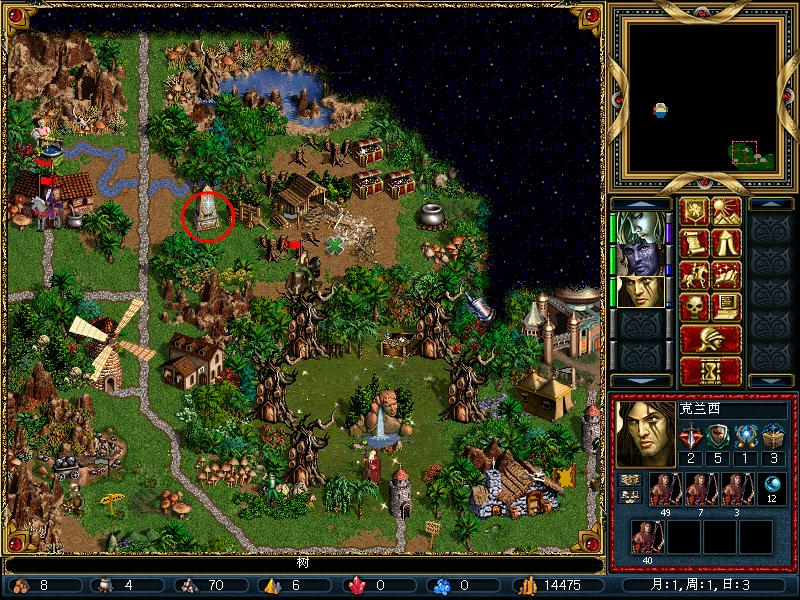The height and width of the screenshot is (600, 800).
Task: Open adventure options with the skull button
Action: tap(694, 307)
